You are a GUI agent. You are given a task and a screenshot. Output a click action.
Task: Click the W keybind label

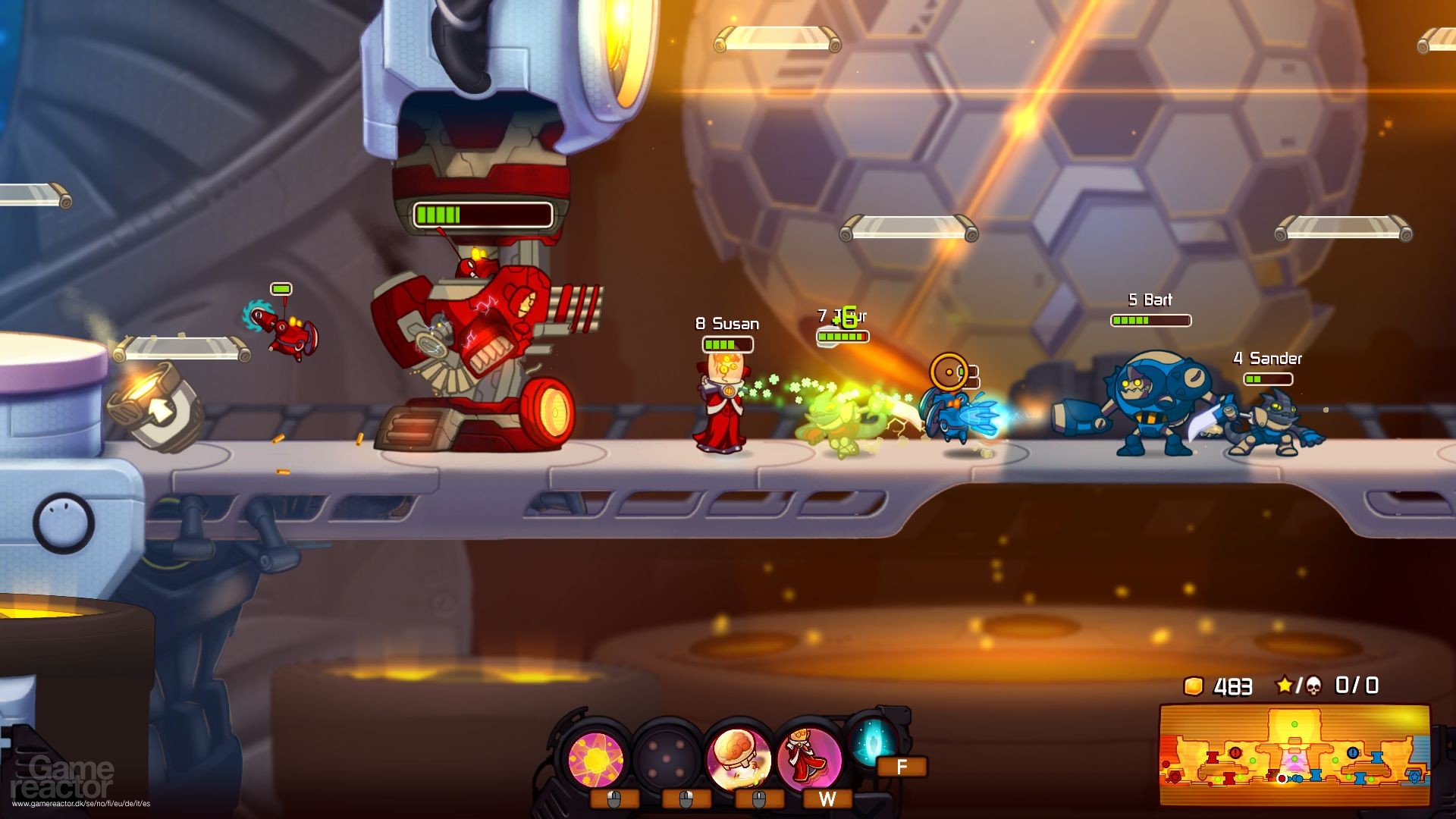[x=827, y=798]
